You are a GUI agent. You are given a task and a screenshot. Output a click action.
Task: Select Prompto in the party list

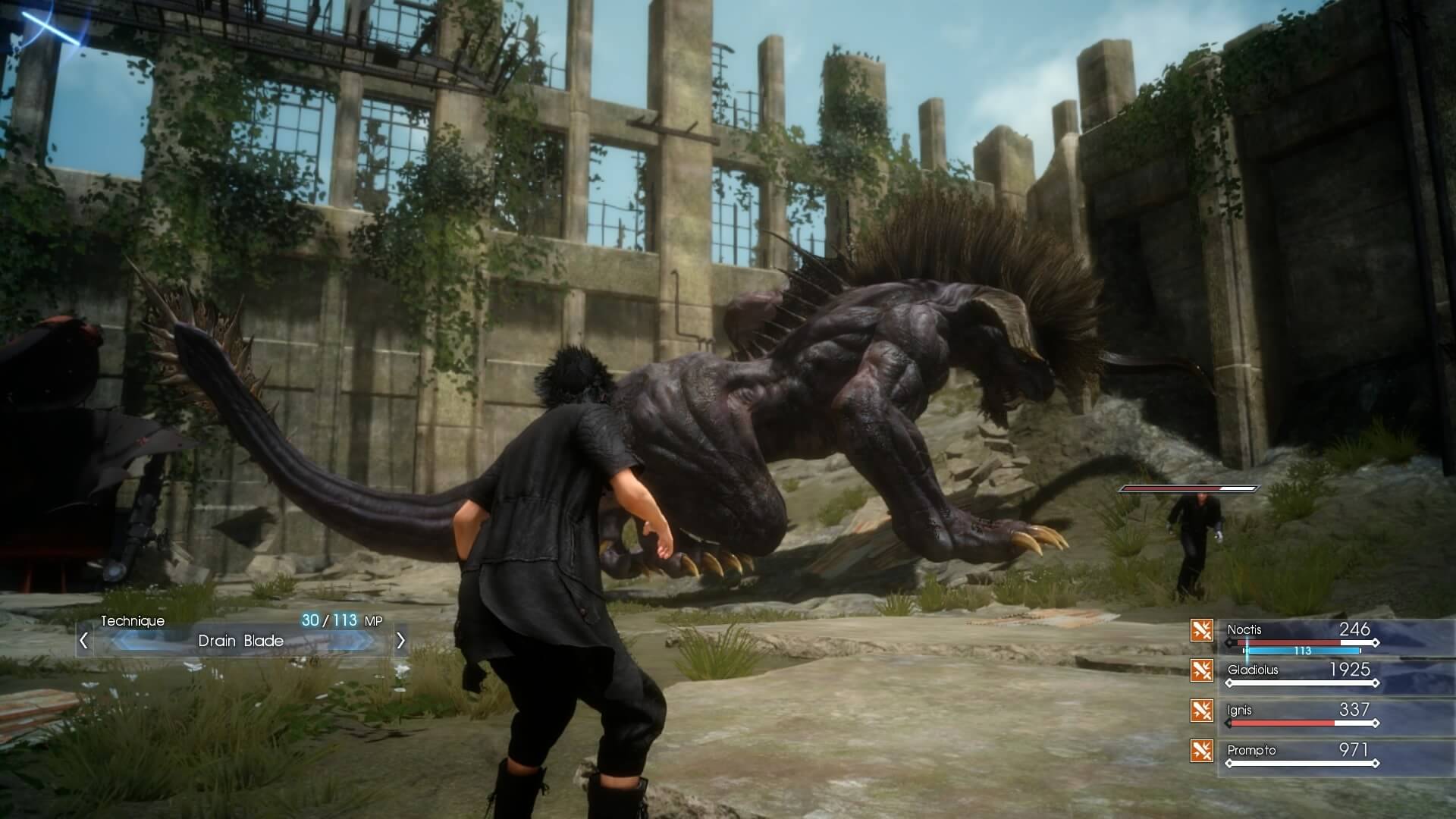[x=1251, y=750]
